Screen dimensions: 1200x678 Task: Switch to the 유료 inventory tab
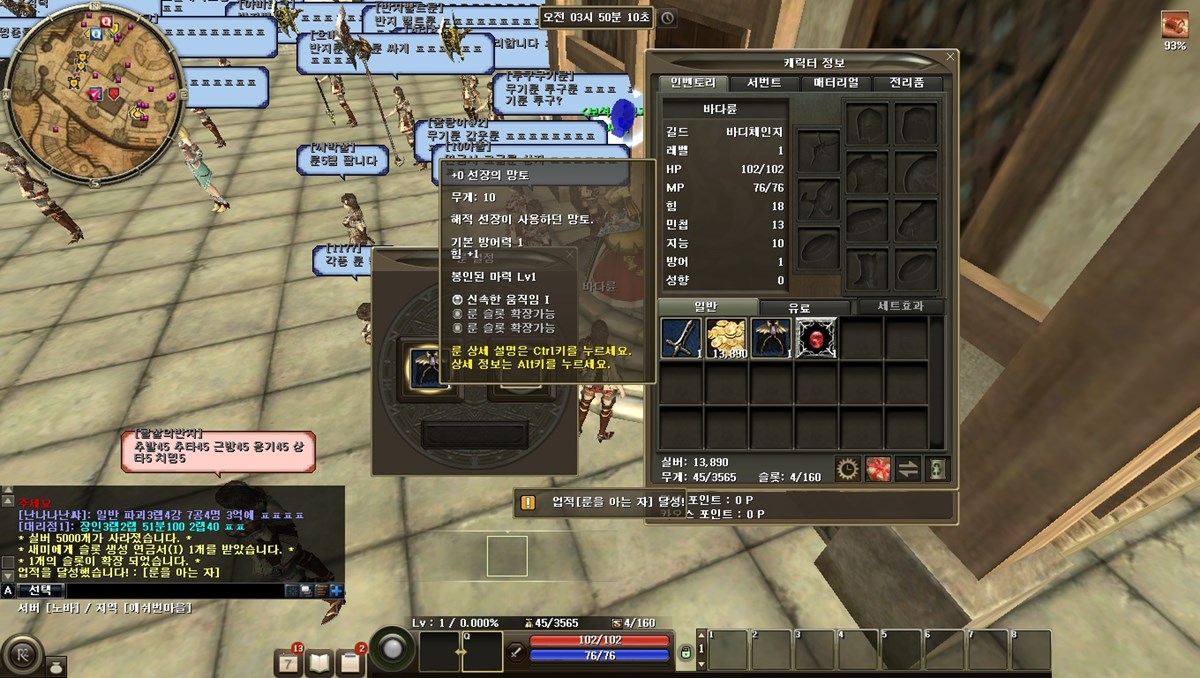pos(799,307)
